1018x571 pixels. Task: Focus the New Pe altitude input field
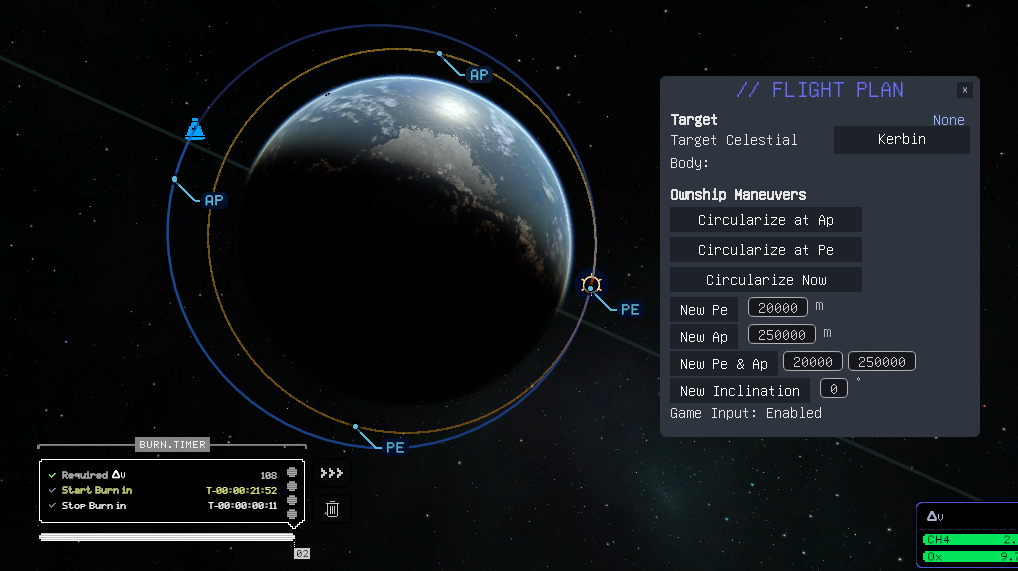click(778, 308)
